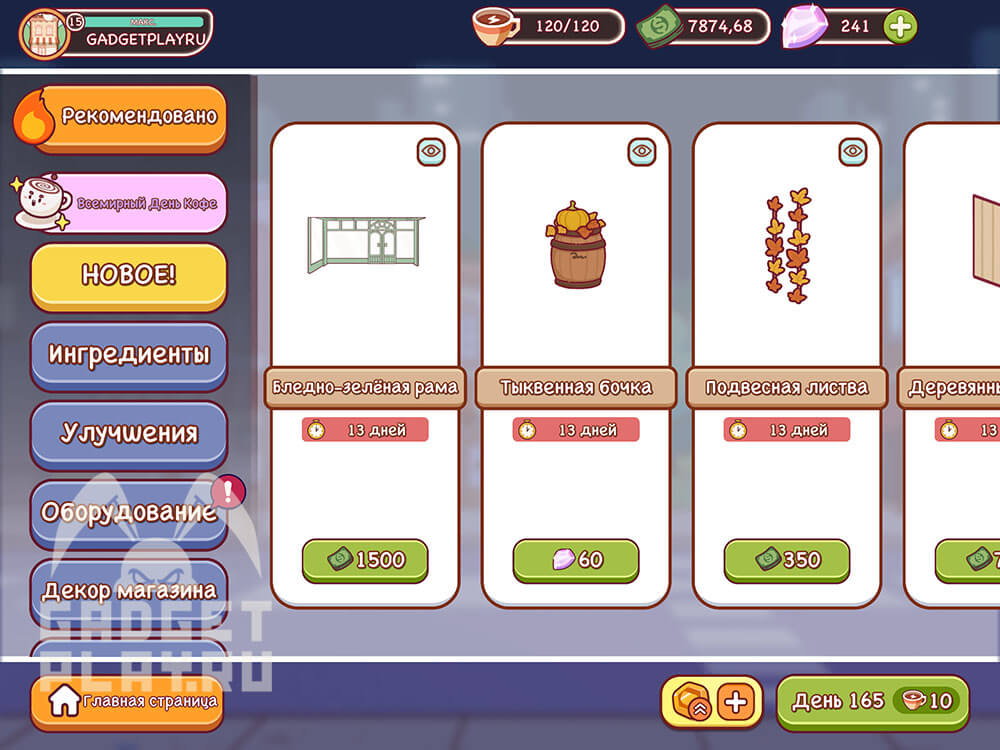
Task: Select the Ингредиенты category
Action: coord(128,354)
